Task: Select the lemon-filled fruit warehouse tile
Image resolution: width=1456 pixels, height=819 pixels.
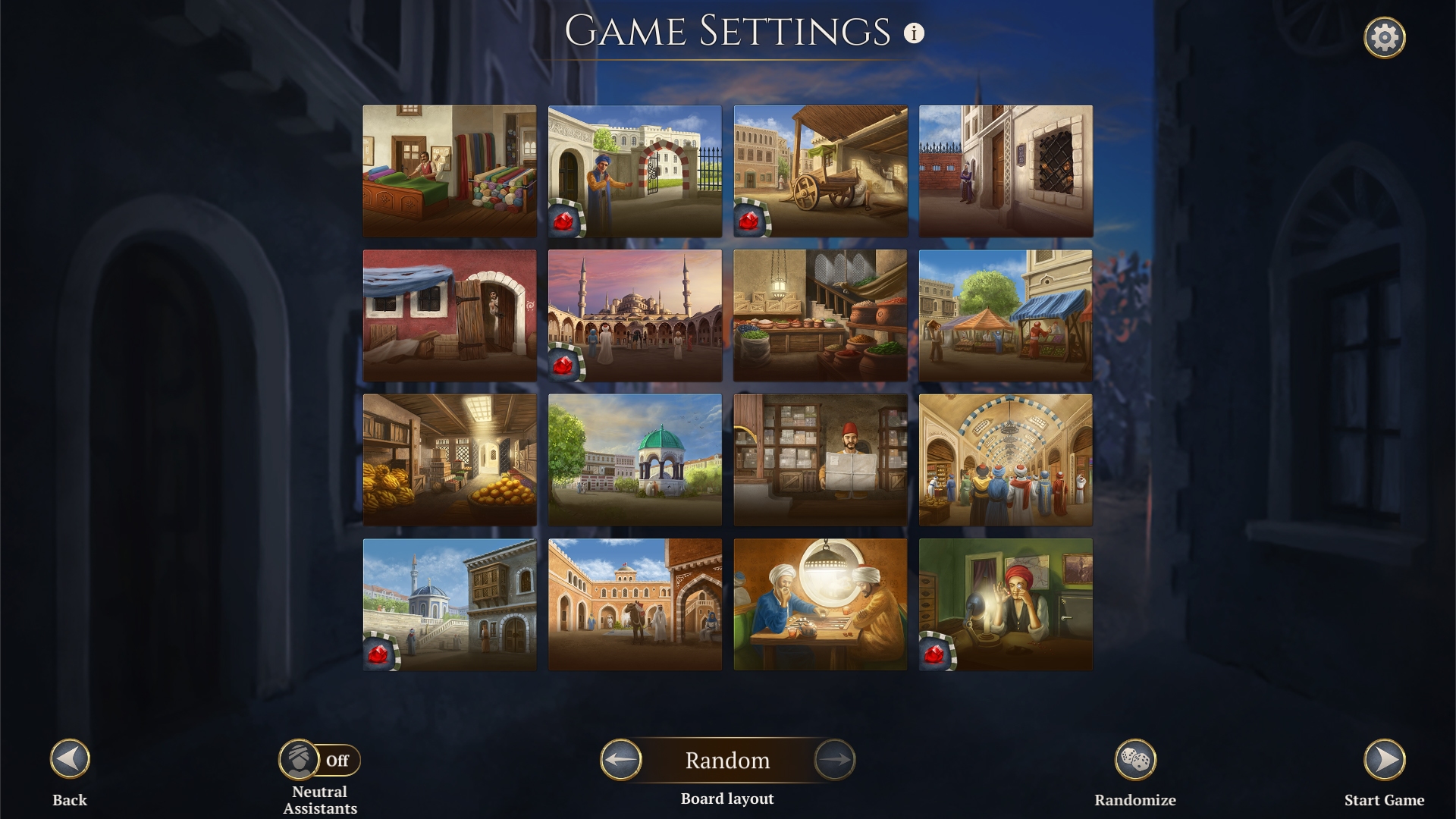Action: point(450,459)
